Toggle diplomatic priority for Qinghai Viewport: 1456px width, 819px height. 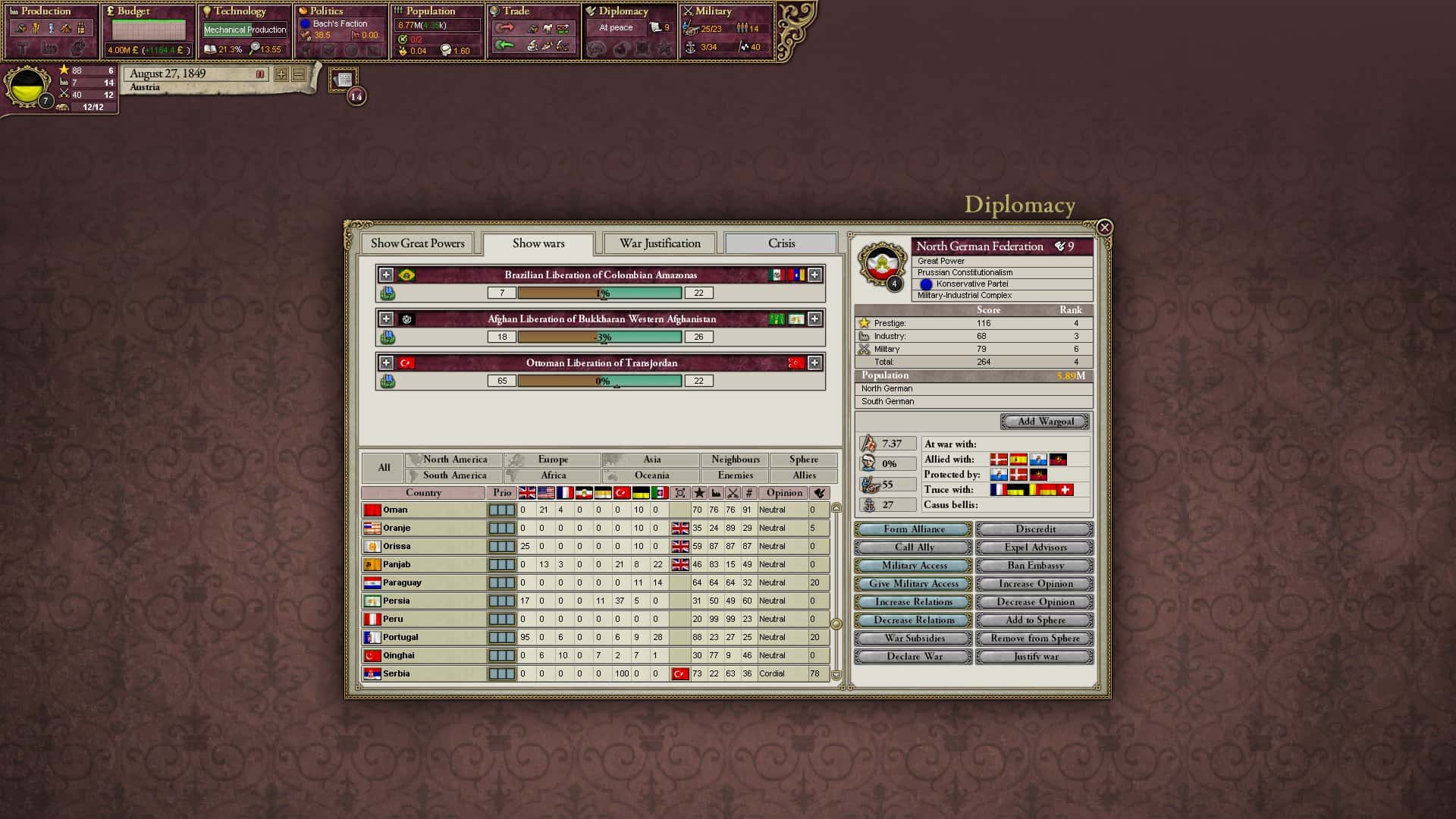click(x=501, y=654)
